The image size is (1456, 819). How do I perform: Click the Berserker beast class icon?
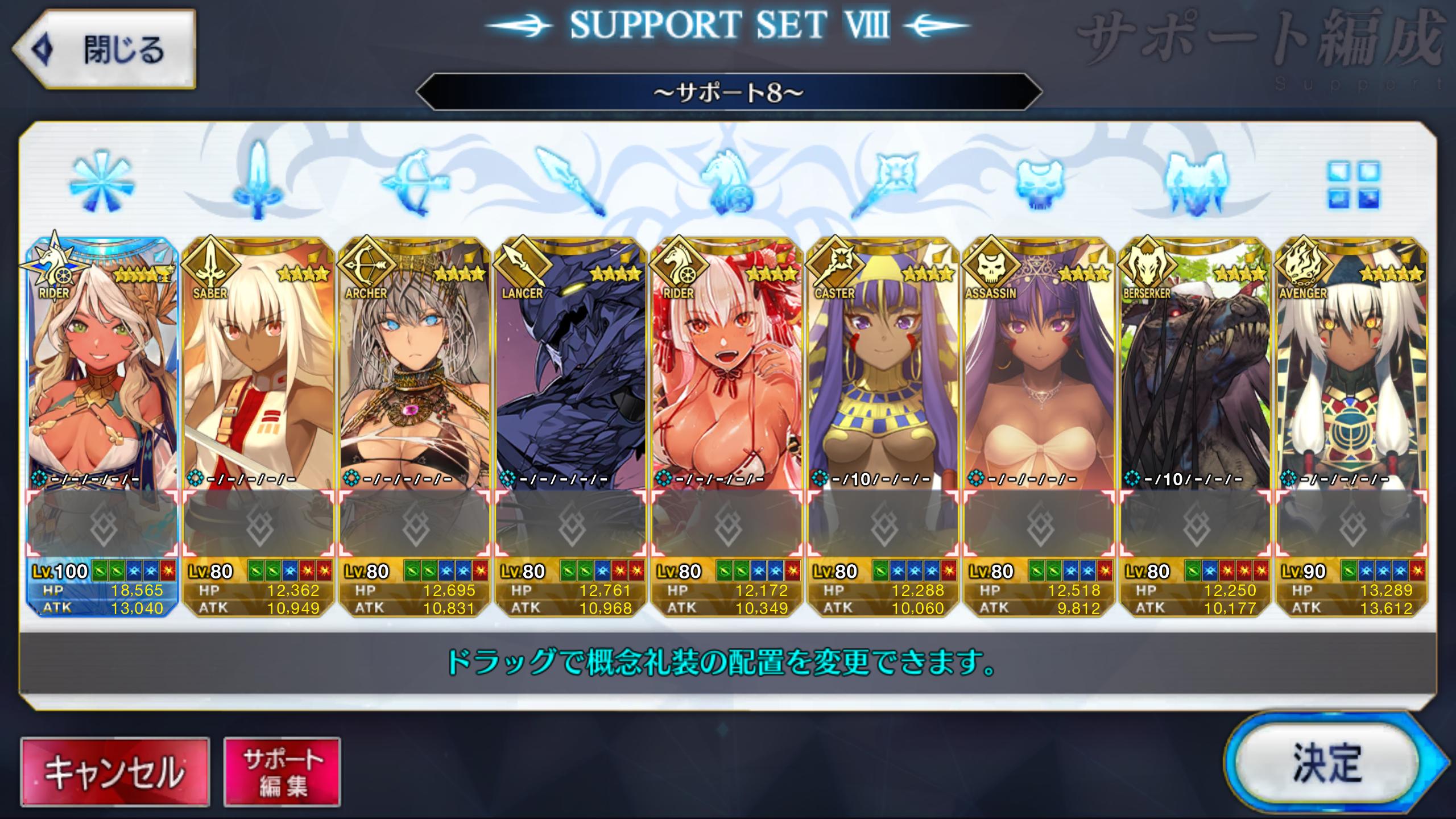(x=1195, y=182)
